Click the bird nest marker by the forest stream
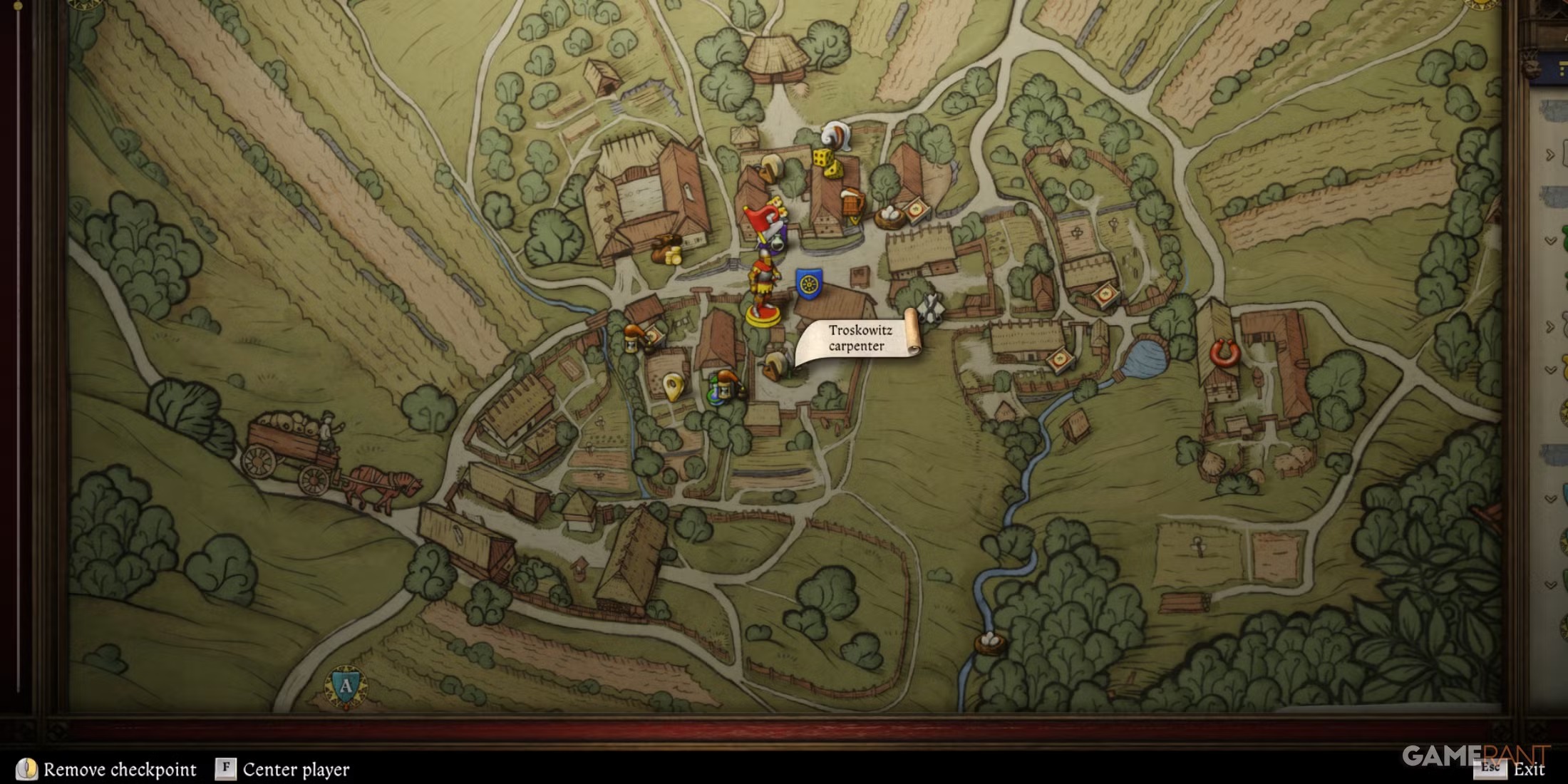The image size is (1568, 784). [x=989, y=643]
